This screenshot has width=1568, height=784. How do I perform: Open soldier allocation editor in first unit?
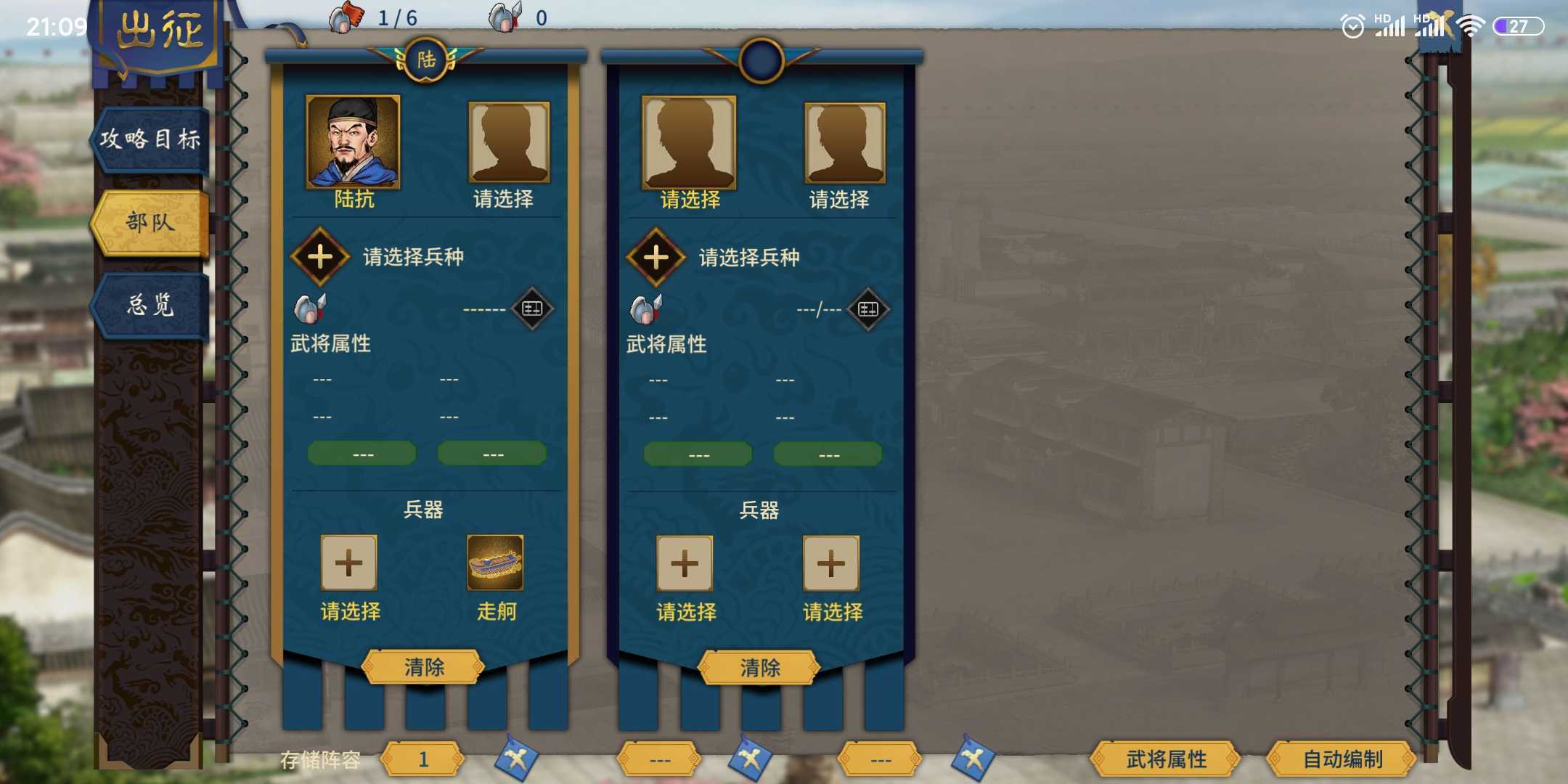(532, 308)
